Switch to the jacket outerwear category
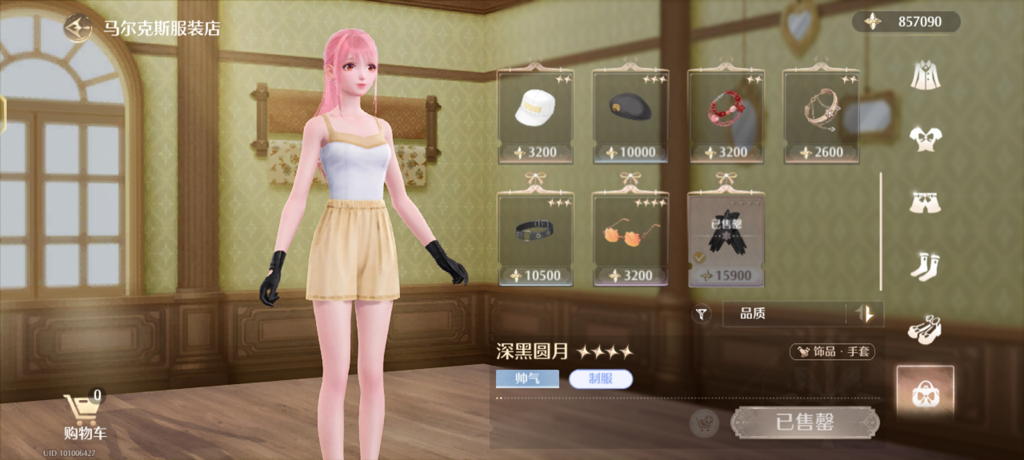Image resolution: width=1024 pixels, height=460 pixels. [x=923, y=75]
